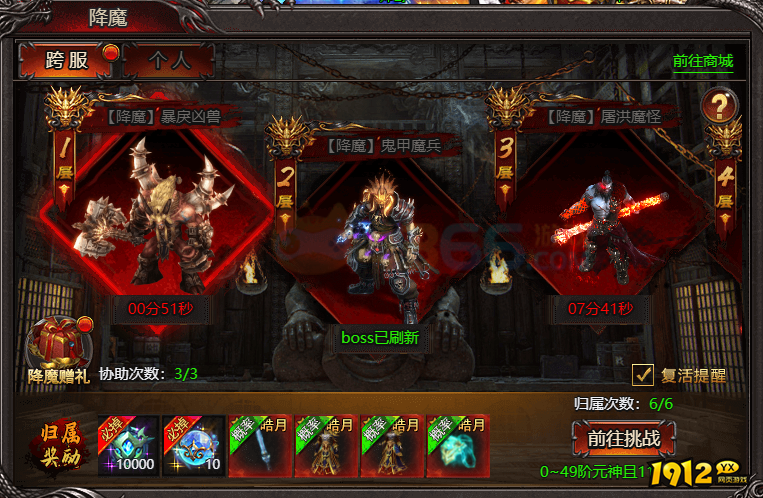Inspect the teal helmet reward slot
The image size is (763, 498).
[457, 444]
